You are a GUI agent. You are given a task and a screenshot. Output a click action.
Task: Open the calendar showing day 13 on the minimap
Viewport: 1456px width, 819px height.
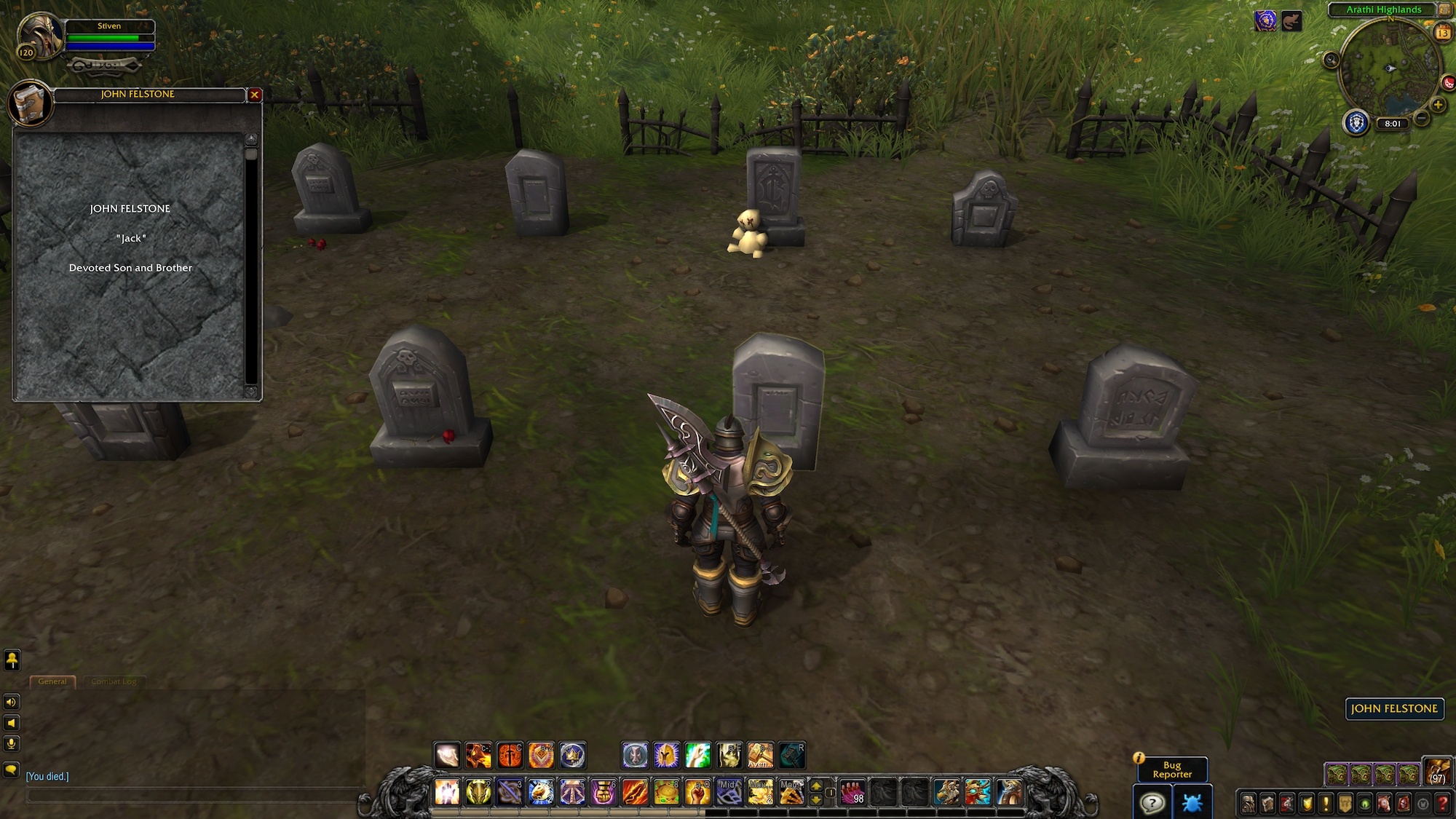(1443, 33)
